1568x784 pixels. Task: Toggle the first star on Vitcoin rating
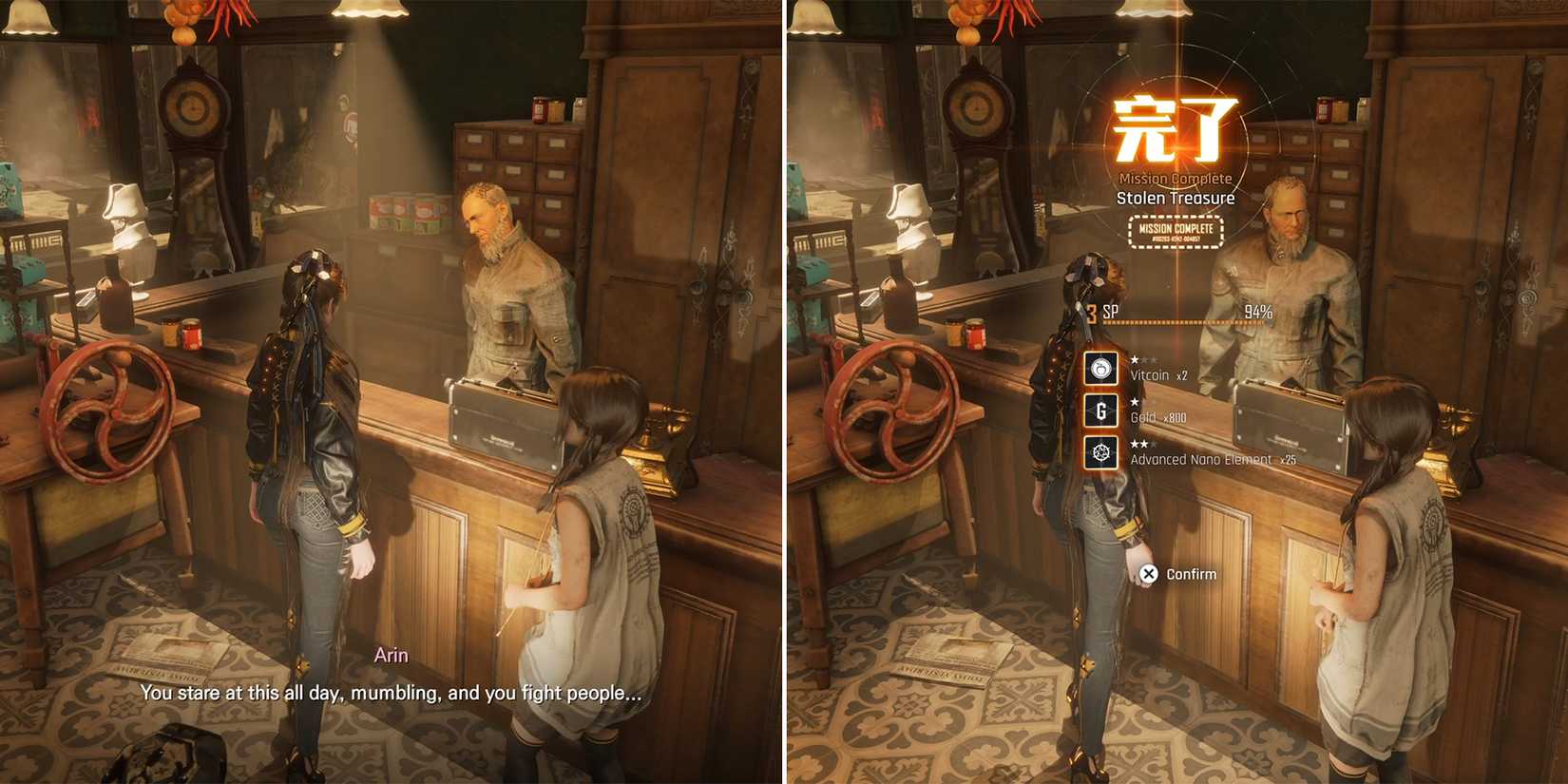point(1135,359)
